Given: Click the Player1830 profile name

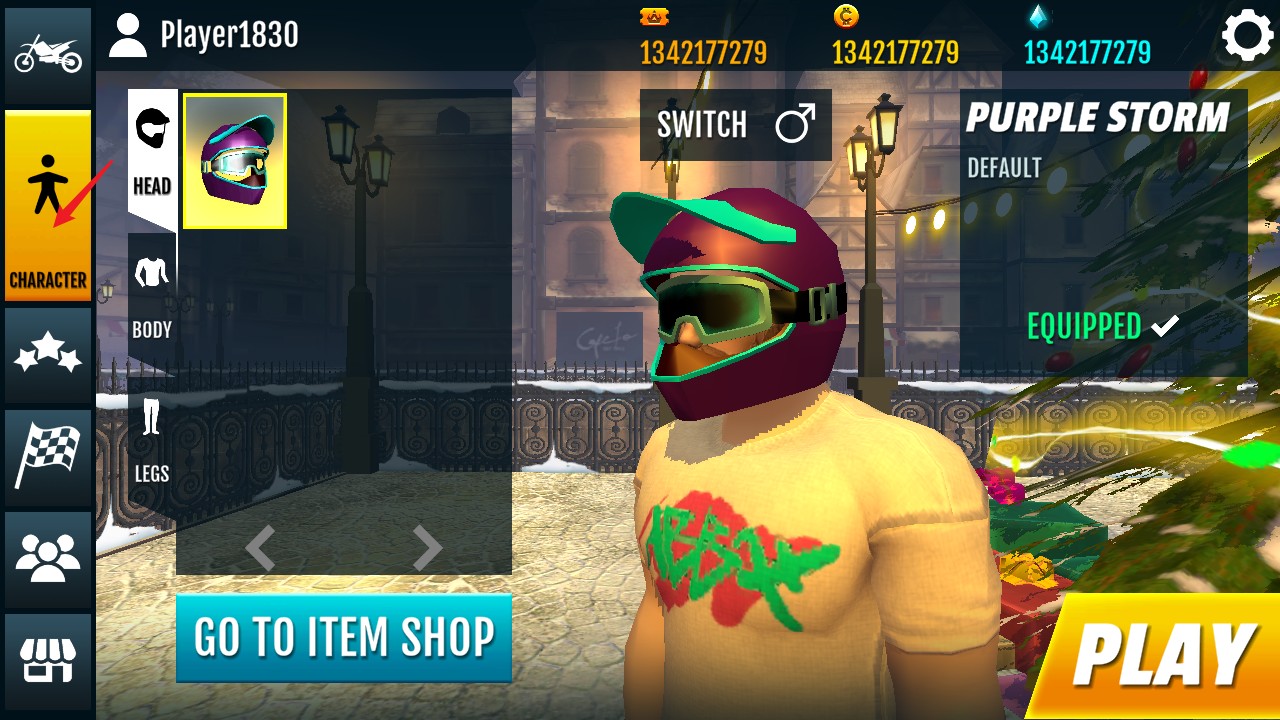Looking at the screenshot, I should [x=228, y=36].
